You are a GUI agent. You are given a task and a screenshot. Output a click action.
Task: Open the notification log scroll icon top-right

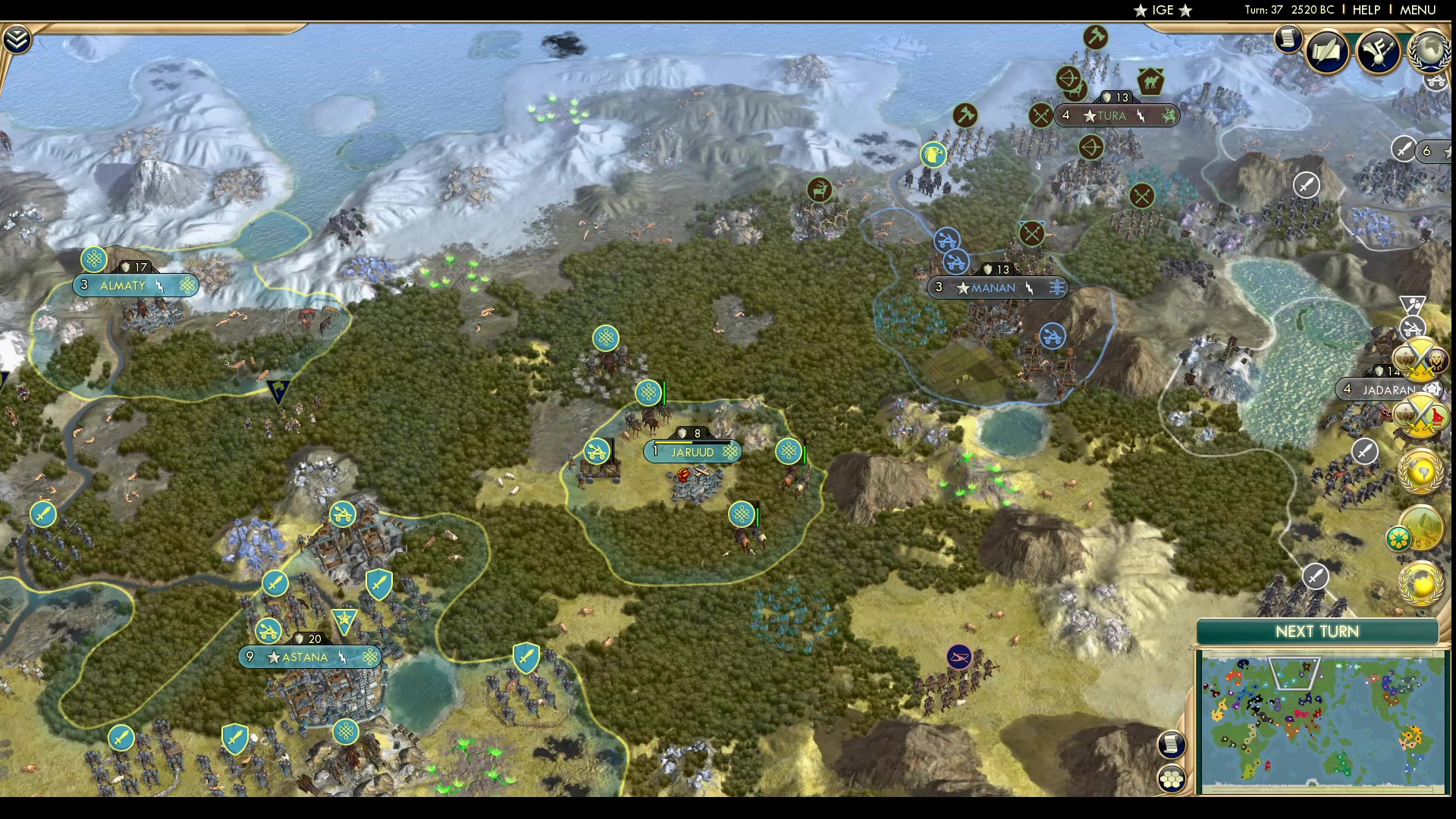click(1287, 39)
